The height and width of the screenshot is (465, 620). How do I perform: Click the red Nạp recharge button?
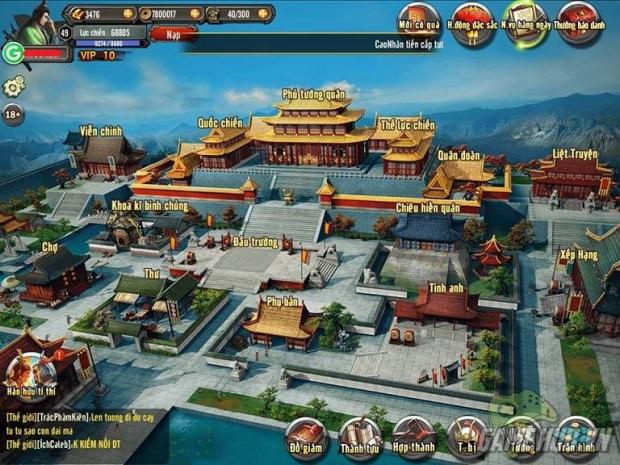click(174, 33)
